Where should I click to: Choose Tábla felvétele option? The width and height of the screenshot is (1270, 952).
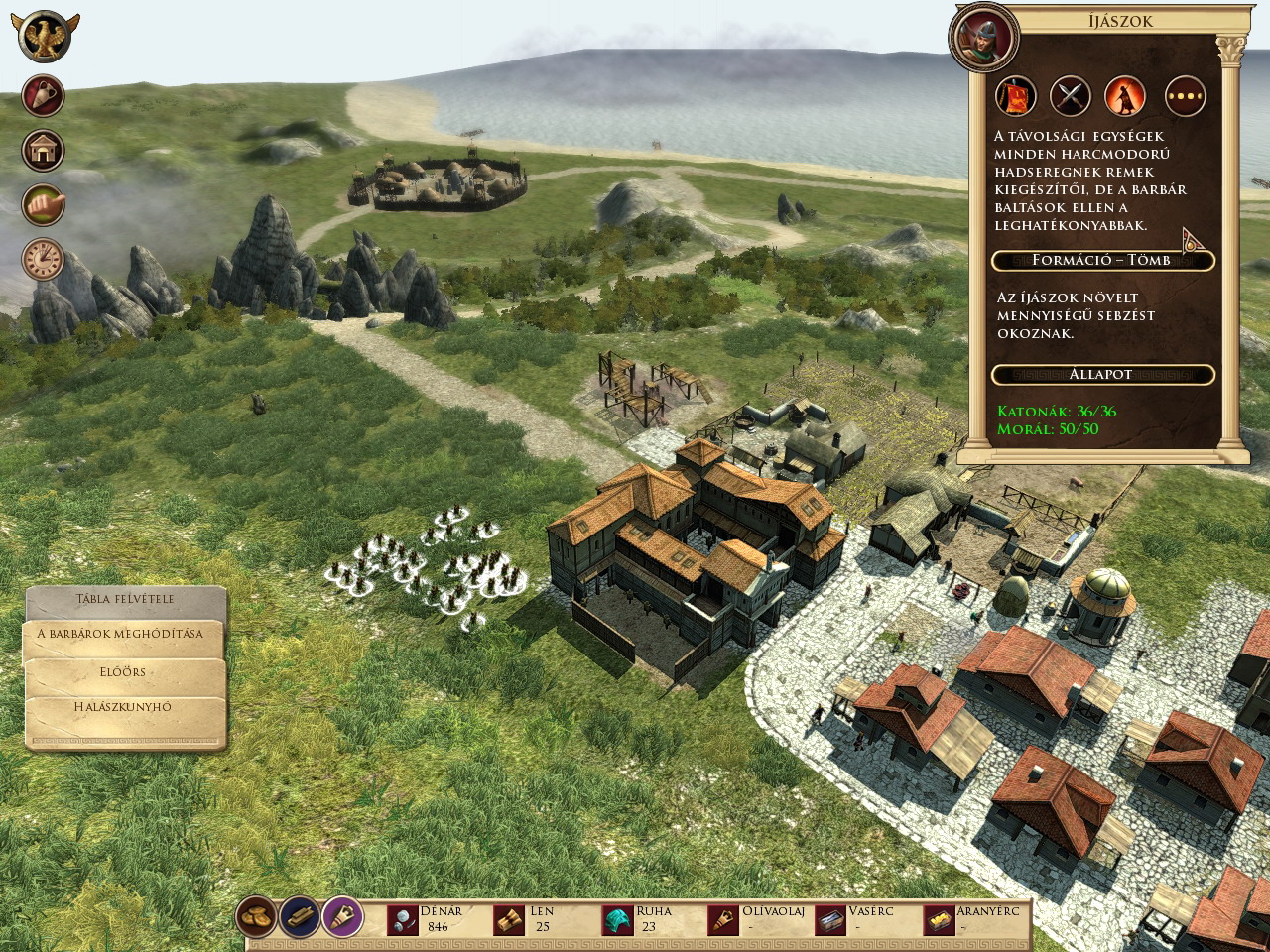tap(125, 600)
